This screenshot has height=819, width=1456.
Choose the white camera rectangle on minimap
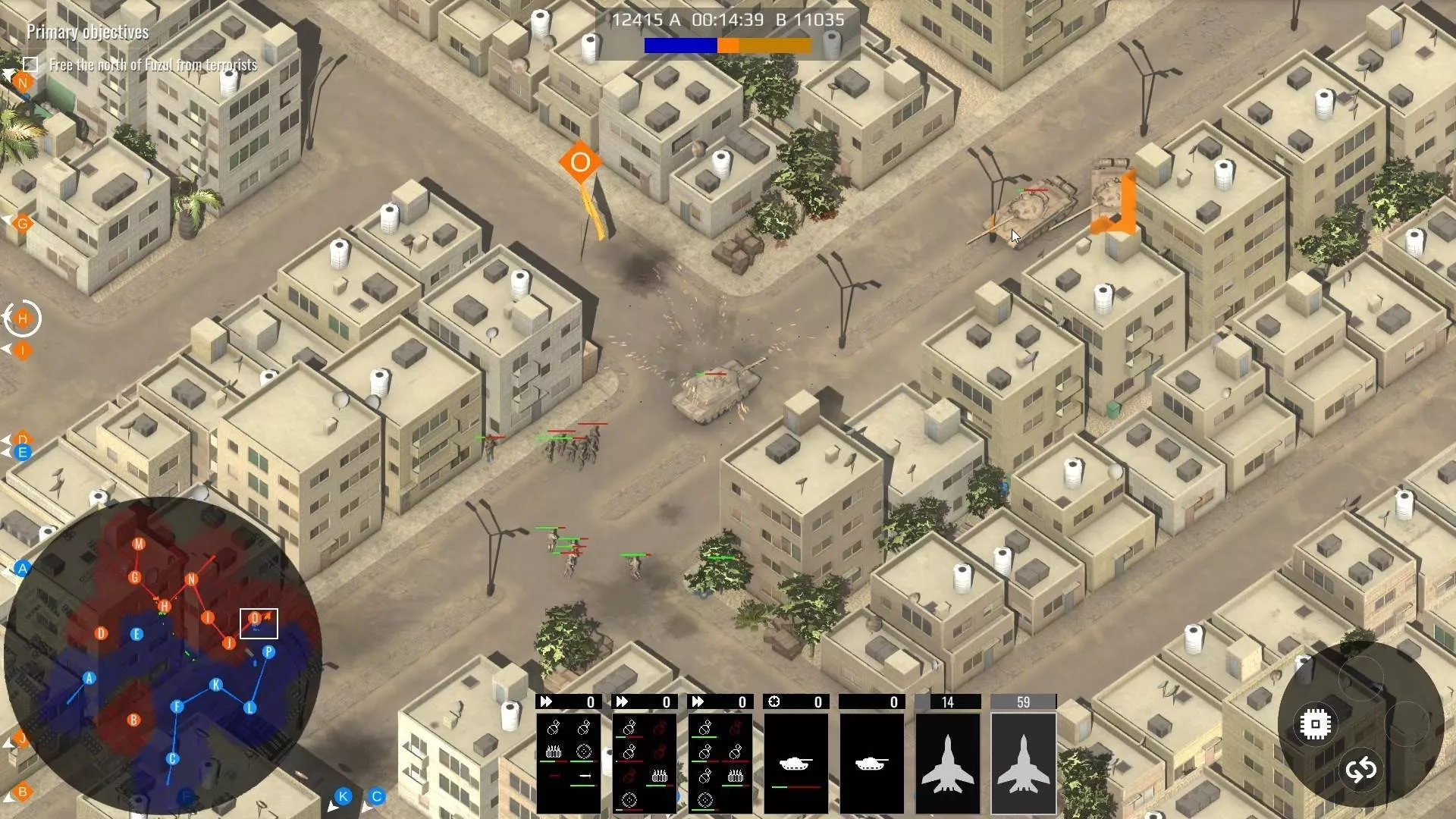[x=259, y=623]
